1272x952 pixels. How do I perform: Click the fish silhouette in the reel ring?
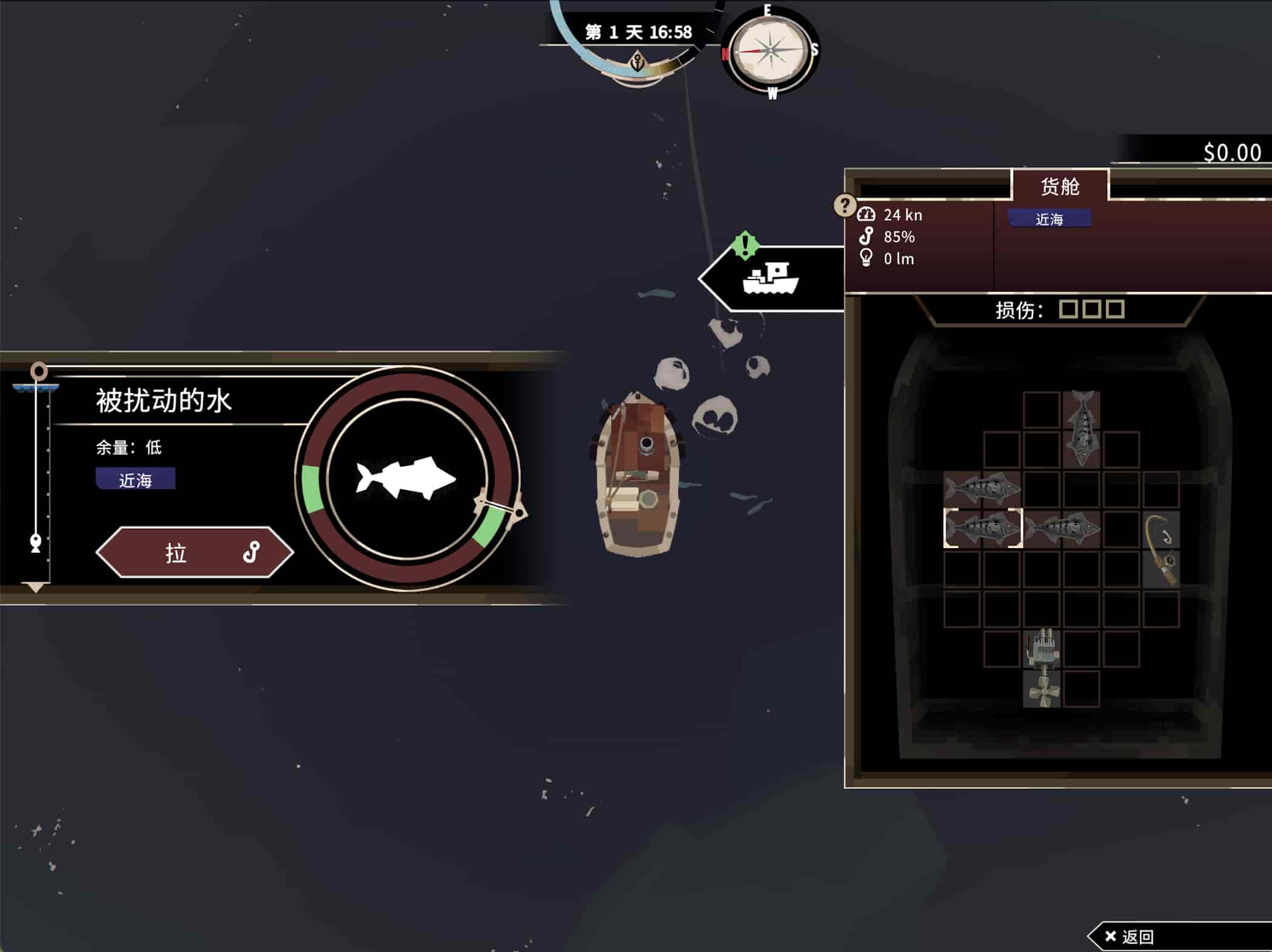(x=406, y=478)
